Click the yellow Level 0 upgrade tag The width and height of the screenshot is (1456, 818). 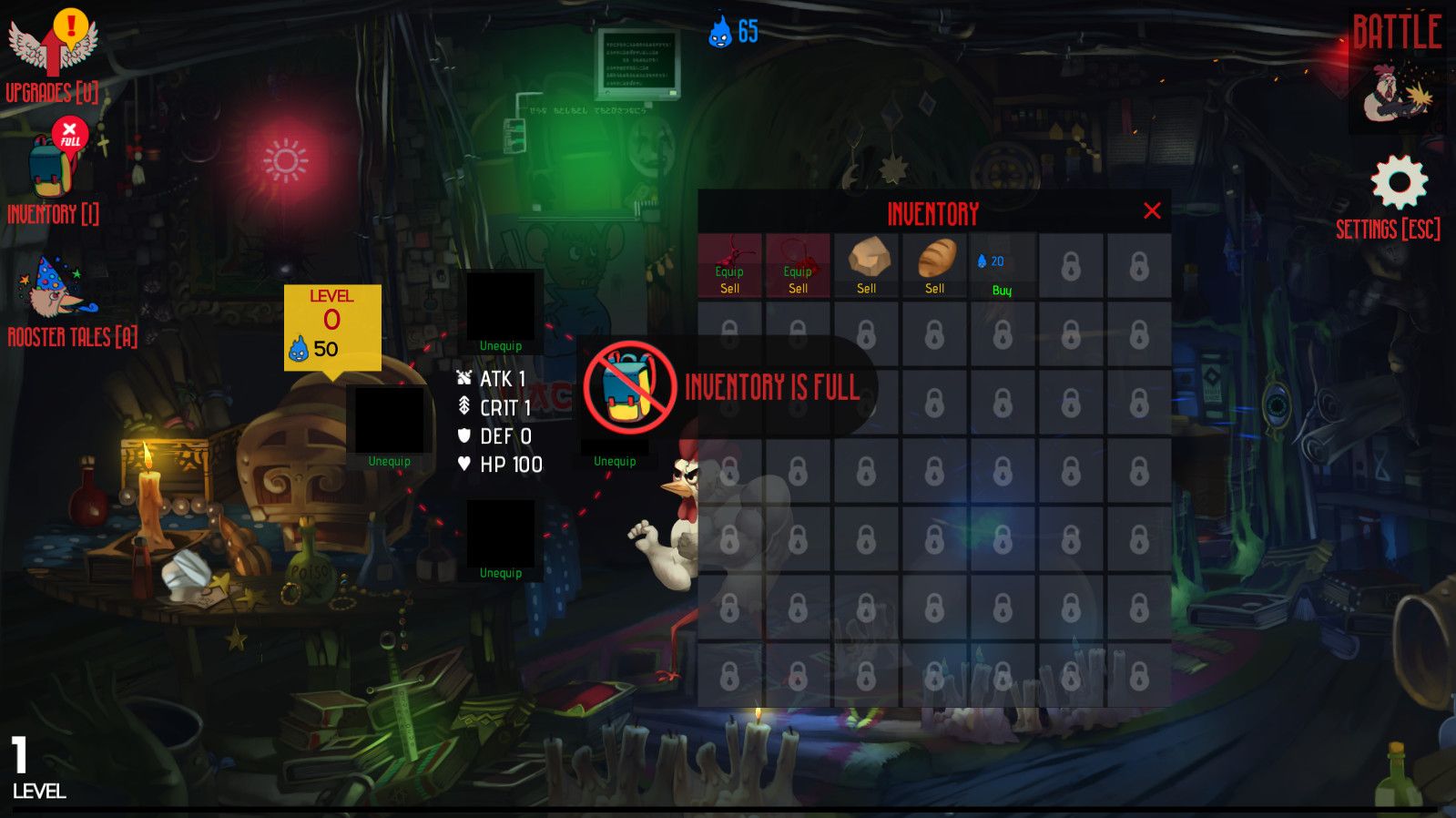point(332,326)
